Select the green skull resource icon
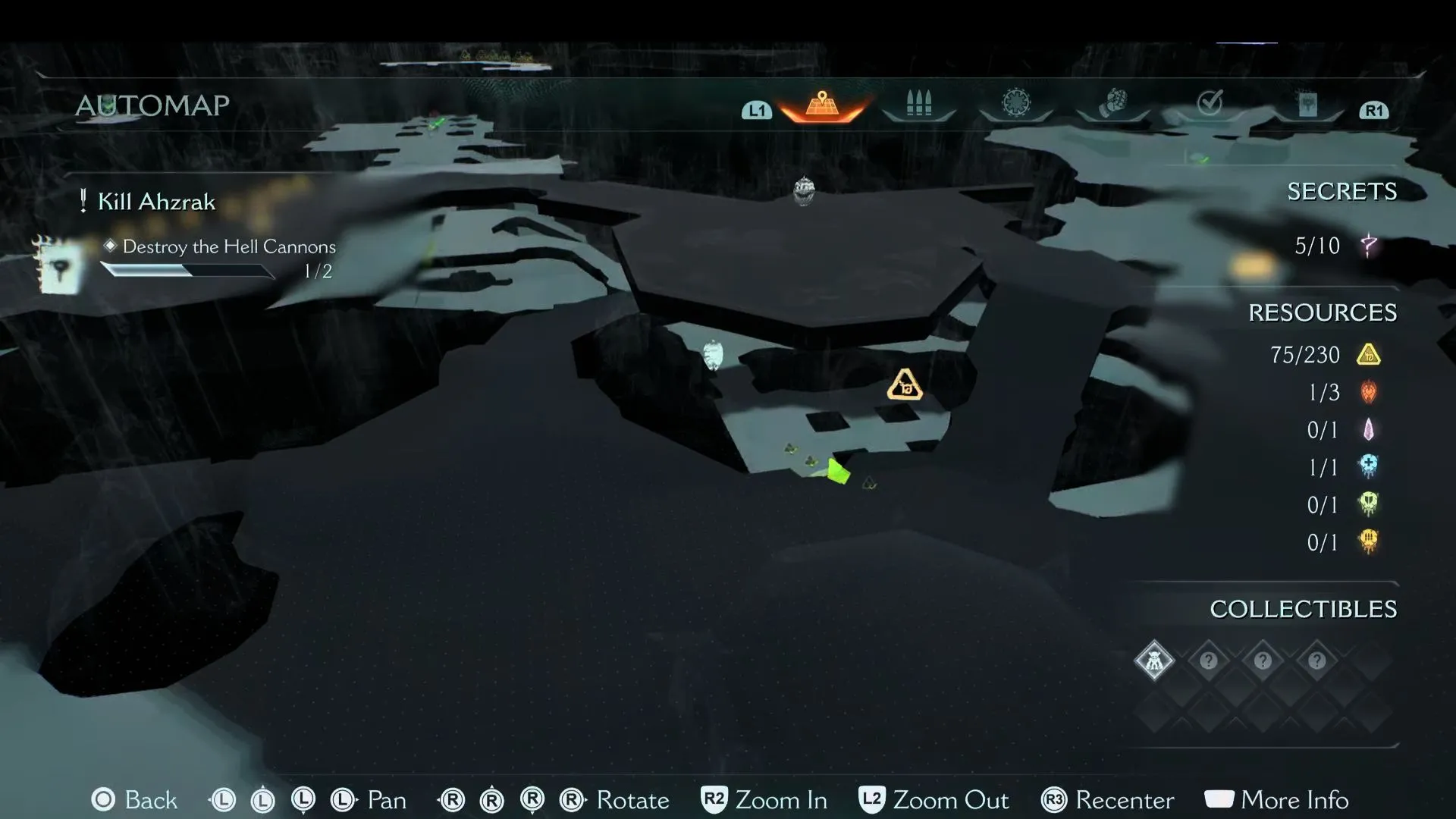The image size is (1456, 819). pyautogui.click(x=1369, y=504)
